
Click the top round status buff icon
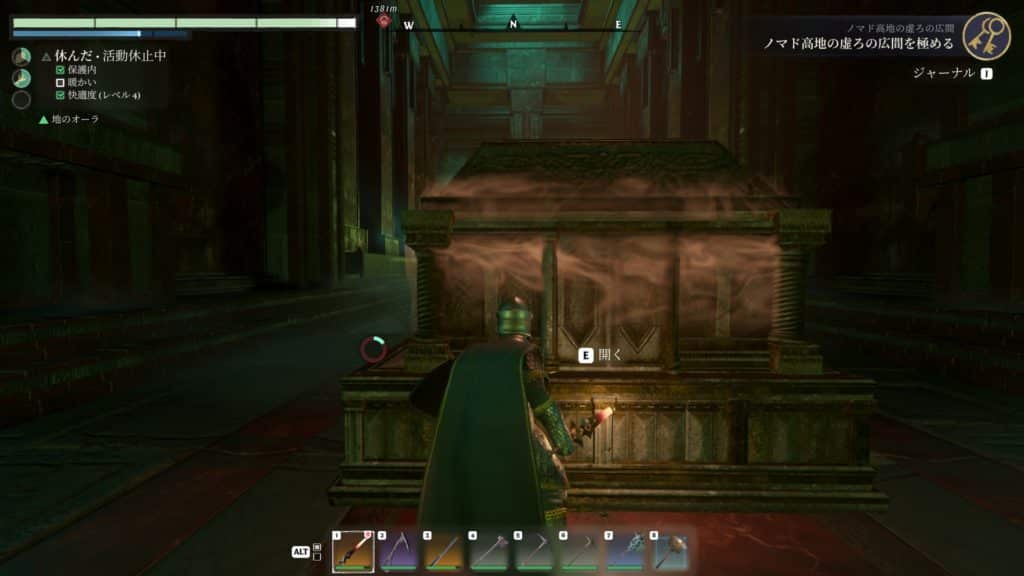(21, 57)
